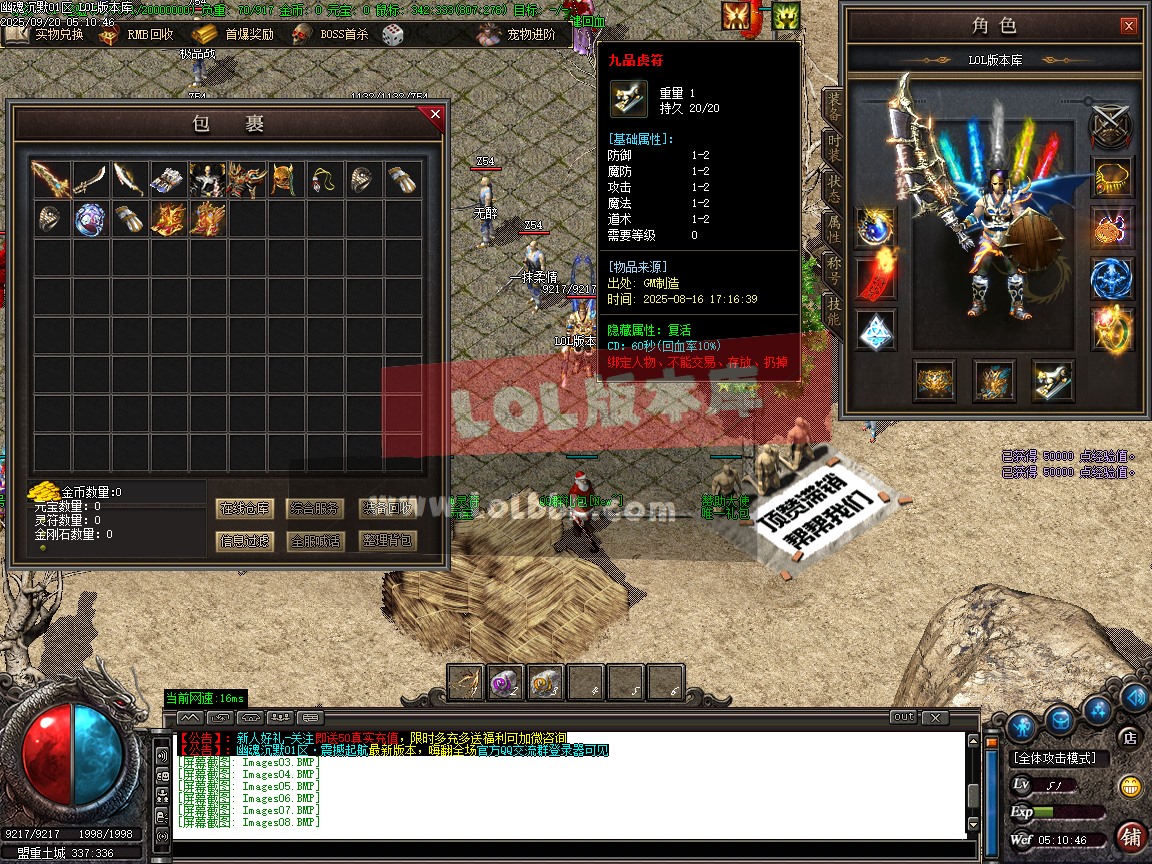
Task: Switch to the 技能 skills tab
Action: pyautogui.click(x=833, y=312)
